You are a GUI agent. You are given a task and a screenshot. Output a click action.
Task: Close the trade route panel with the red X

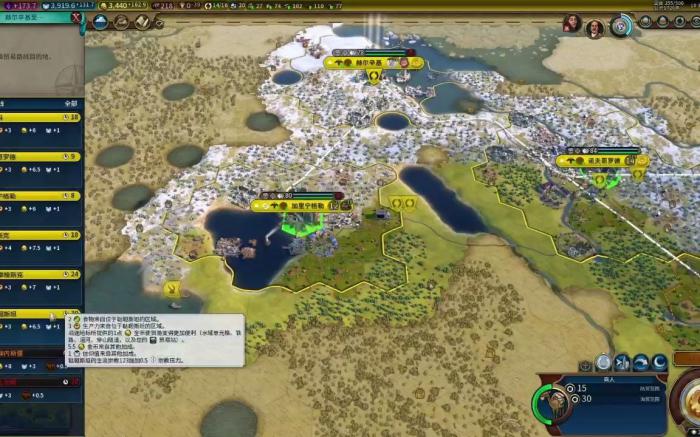click(76, 17)
